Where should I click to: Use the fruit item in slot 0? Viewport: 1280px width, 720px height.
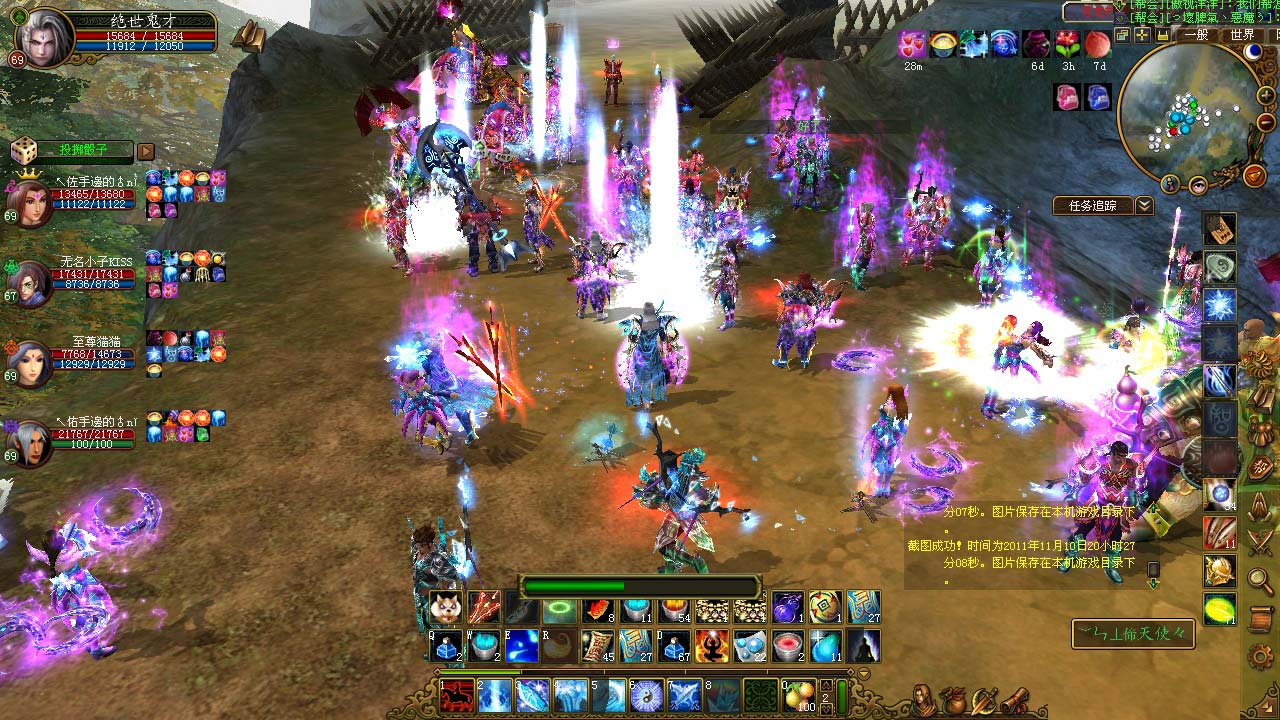point(798,694)
